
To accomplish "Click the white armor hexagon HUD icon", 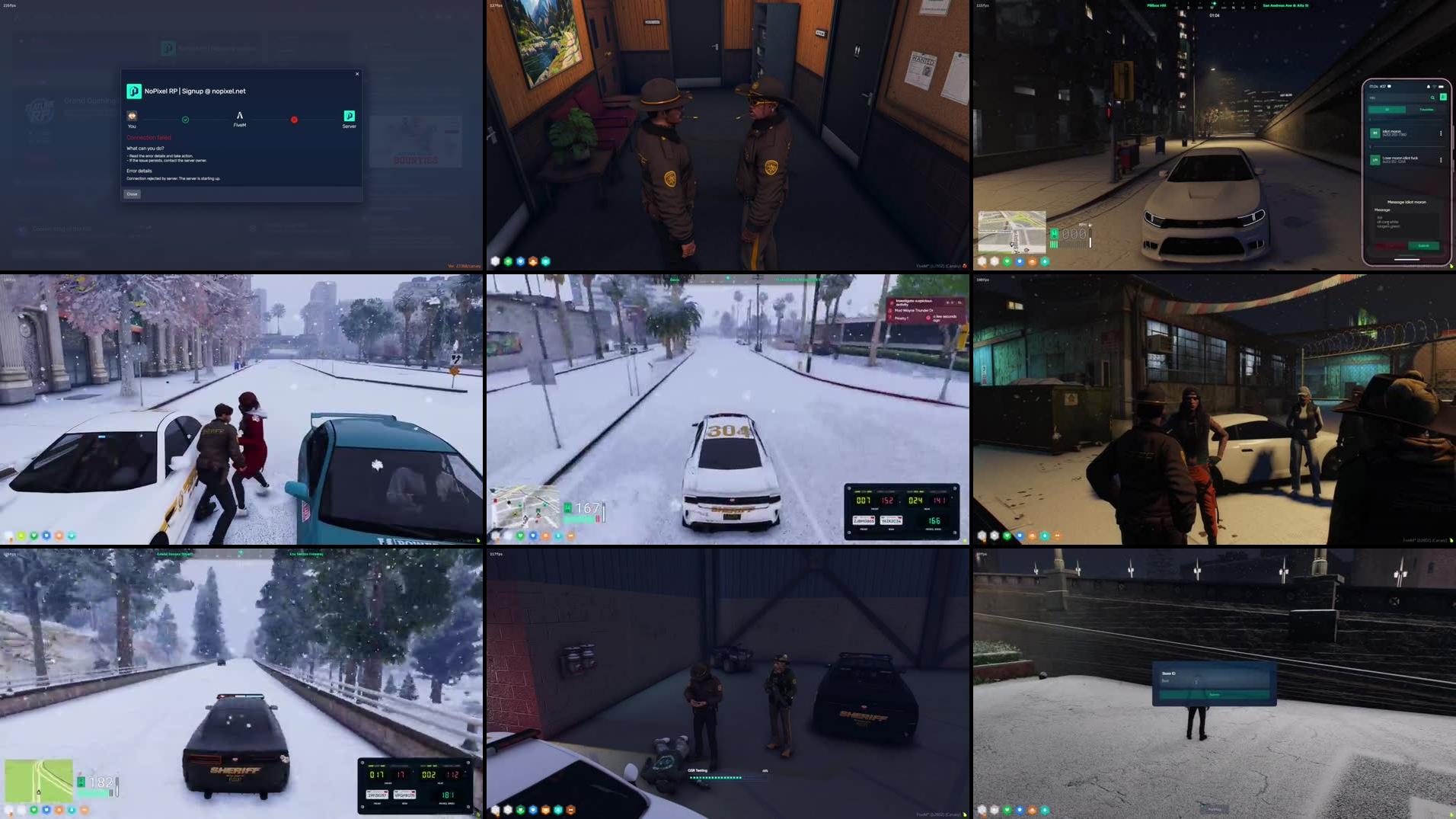I will [x=495, y=261].
